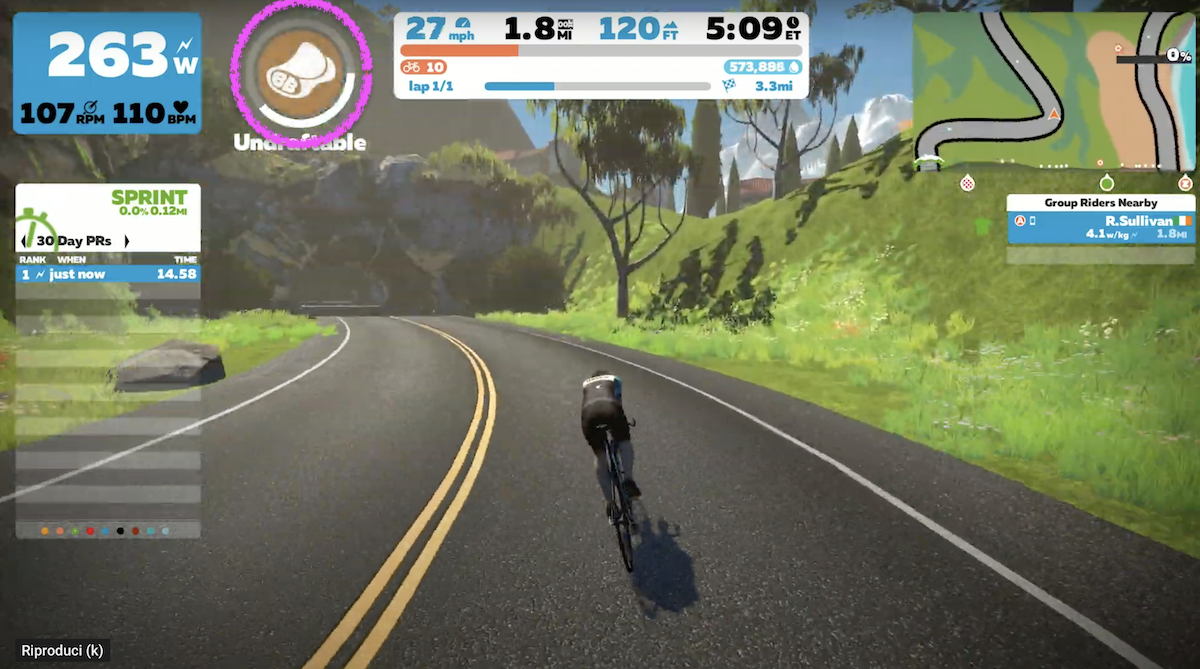Select the rank 1 'just now' sprint row
Screen dimensions: 1200x669
pyautogui.click(x=108, y=273)
